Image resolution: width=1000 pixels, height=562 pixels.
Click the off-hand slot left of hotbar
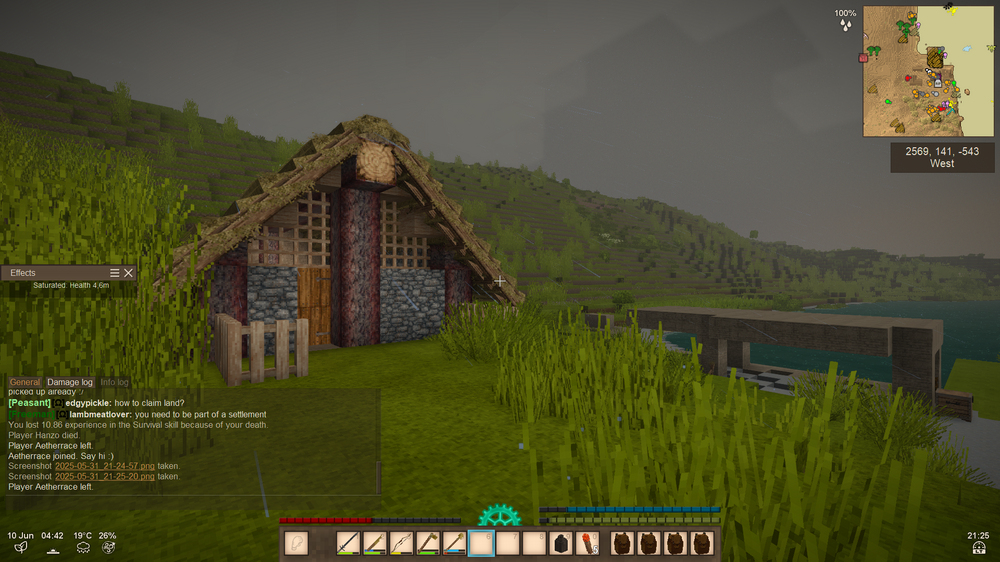pyautogui.click(x=296, y=543)
